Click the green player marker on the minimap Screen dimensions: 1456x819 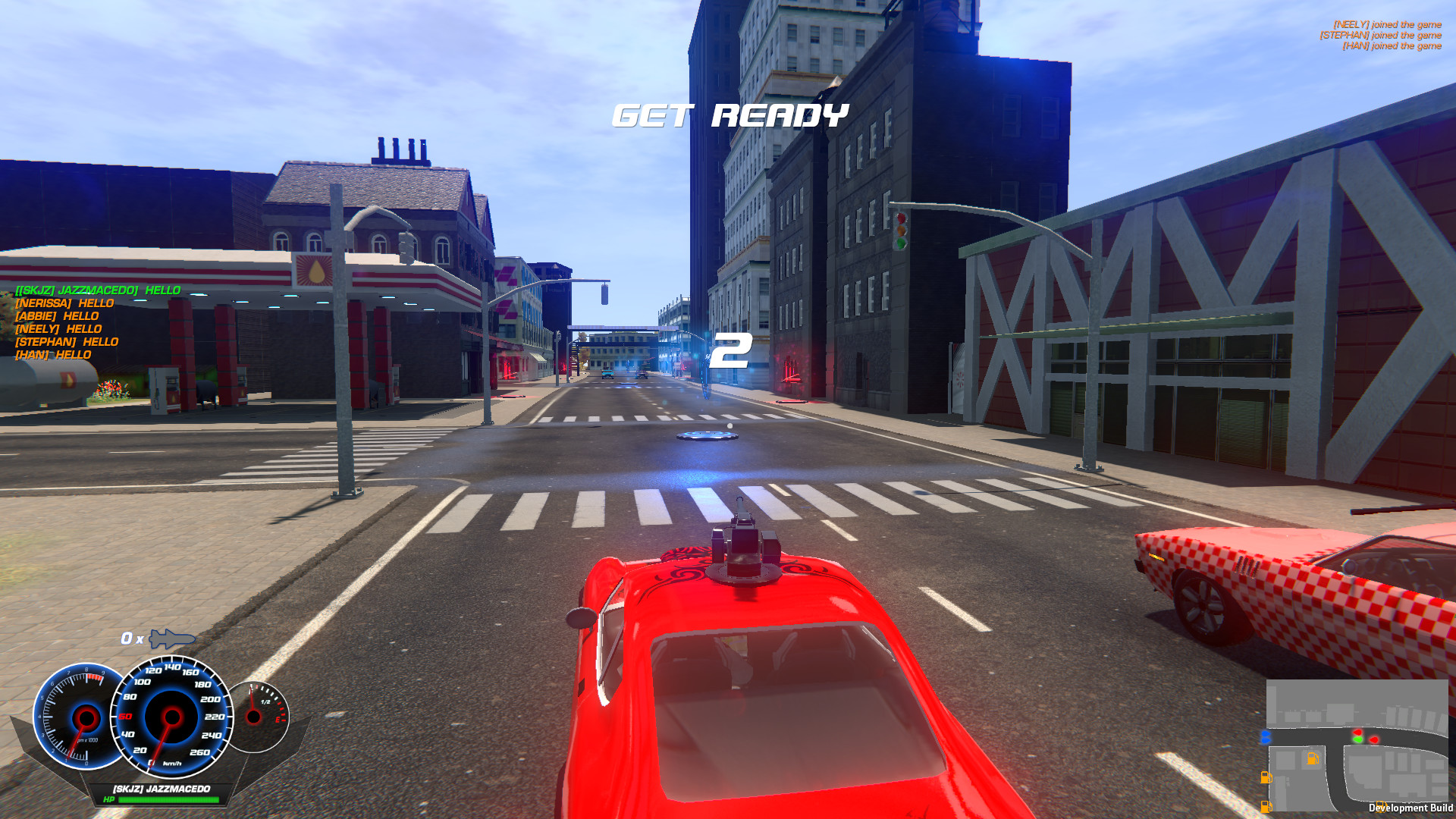[1358, 739]
